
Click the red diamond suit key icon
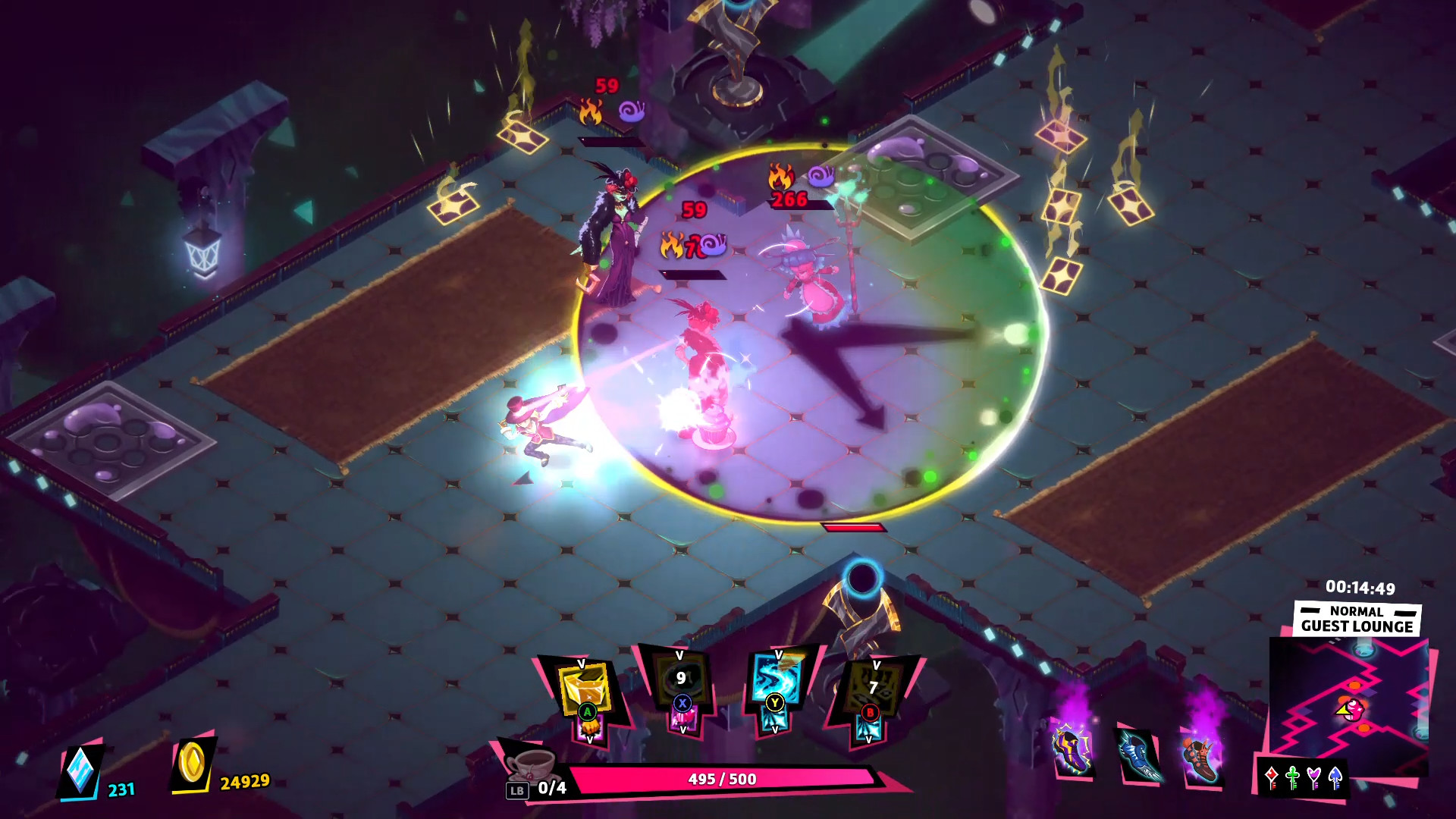pos(1272,777)
